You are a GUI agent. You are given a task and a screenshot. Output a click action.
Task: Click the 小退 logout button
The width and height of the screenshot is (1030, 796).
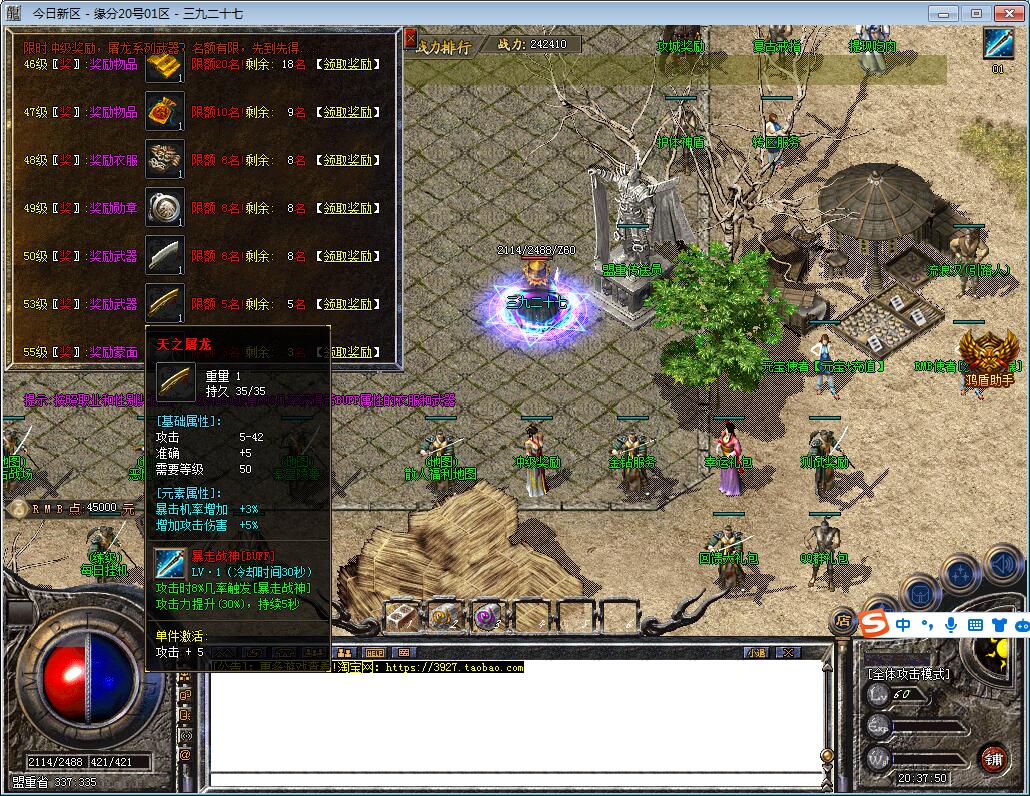pyautogui.click(x=756, y=653)
